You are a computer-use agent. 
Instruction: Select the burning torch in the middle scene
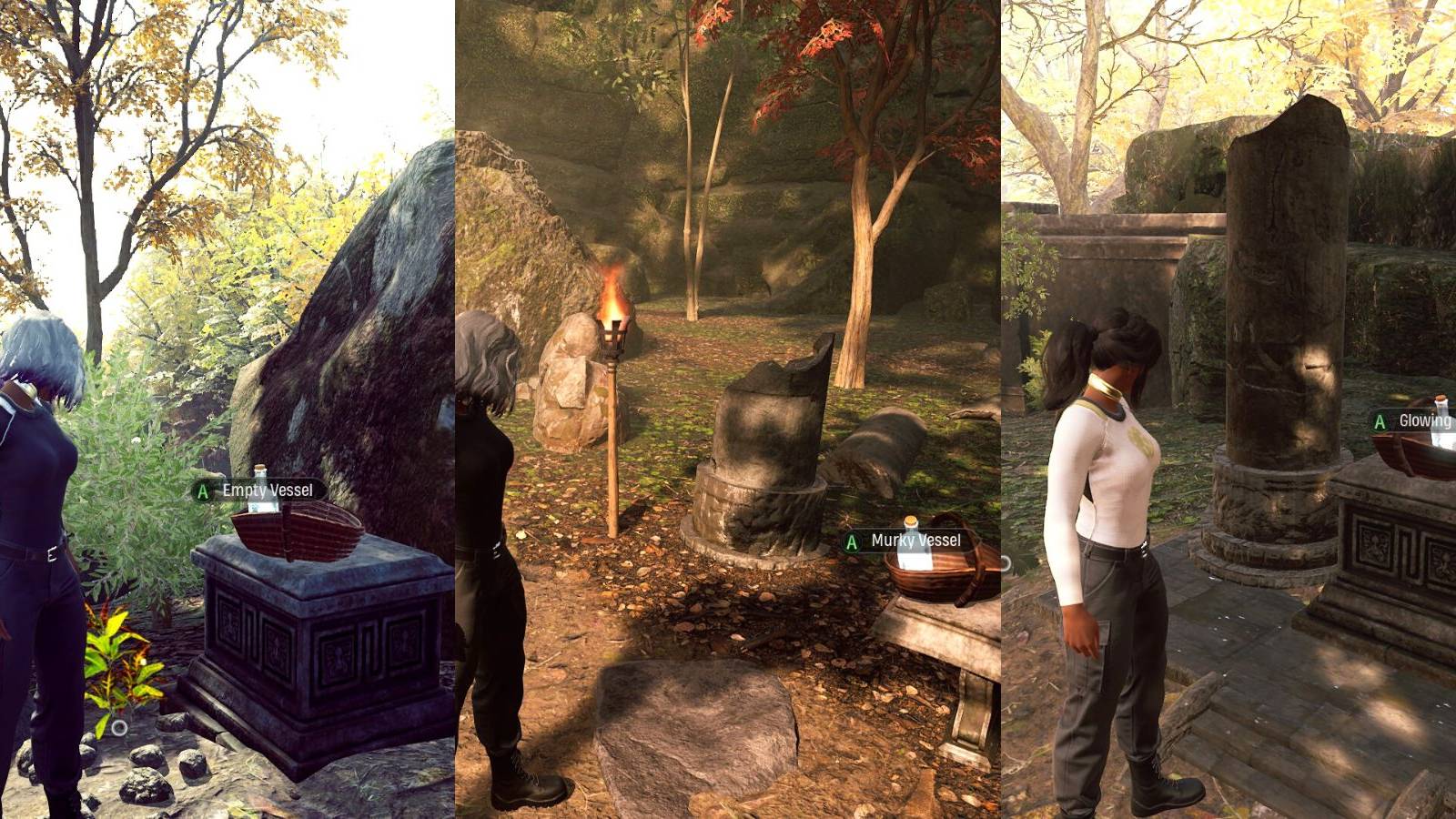coord(615,328)
